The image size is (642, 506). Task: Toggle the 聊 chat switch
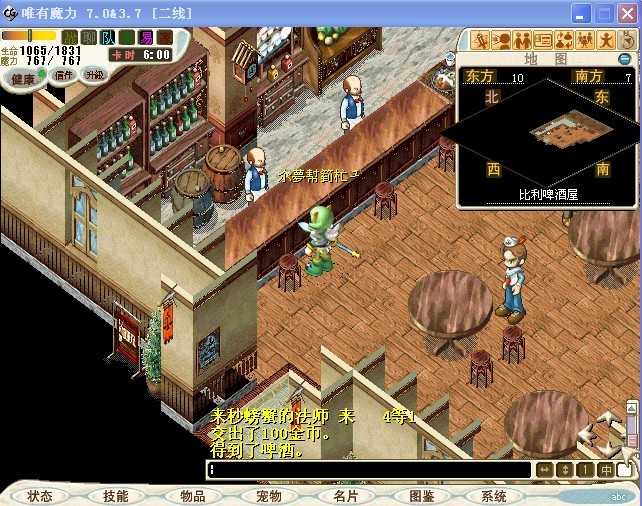tap(89, 37)
